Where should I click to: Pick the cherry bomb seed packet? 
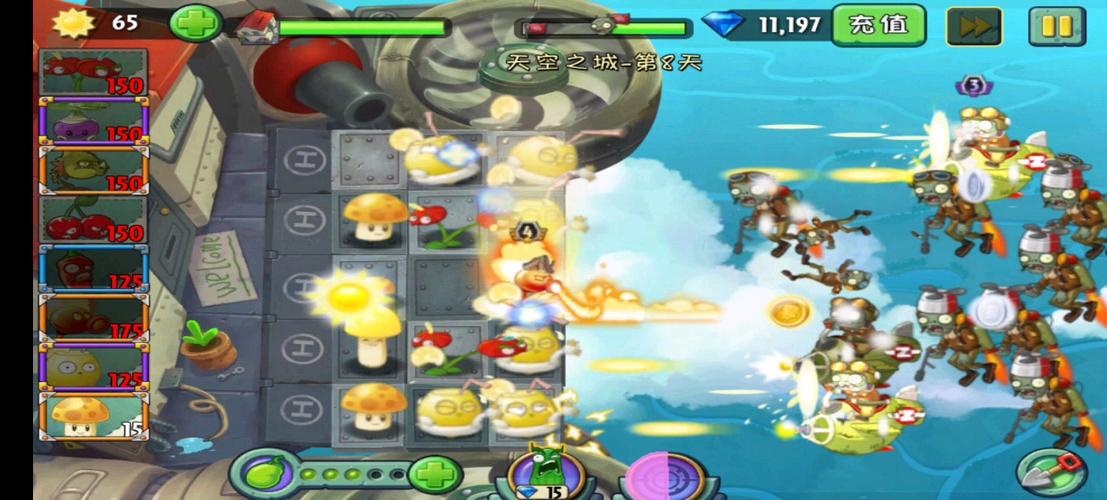coord(93,219)
